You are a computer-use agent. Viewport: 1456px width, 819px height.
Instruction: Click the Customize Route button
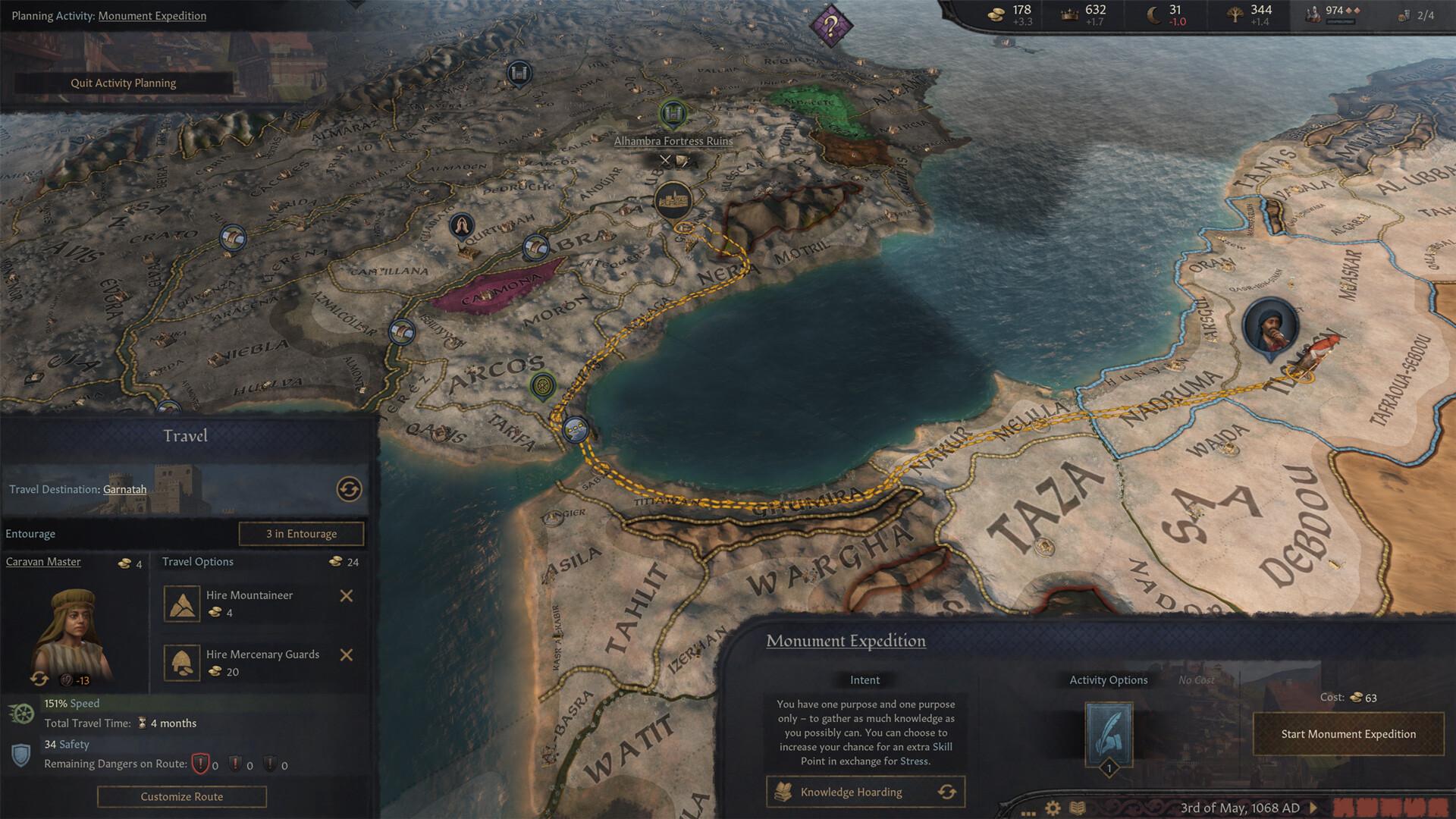pos(181,796)
